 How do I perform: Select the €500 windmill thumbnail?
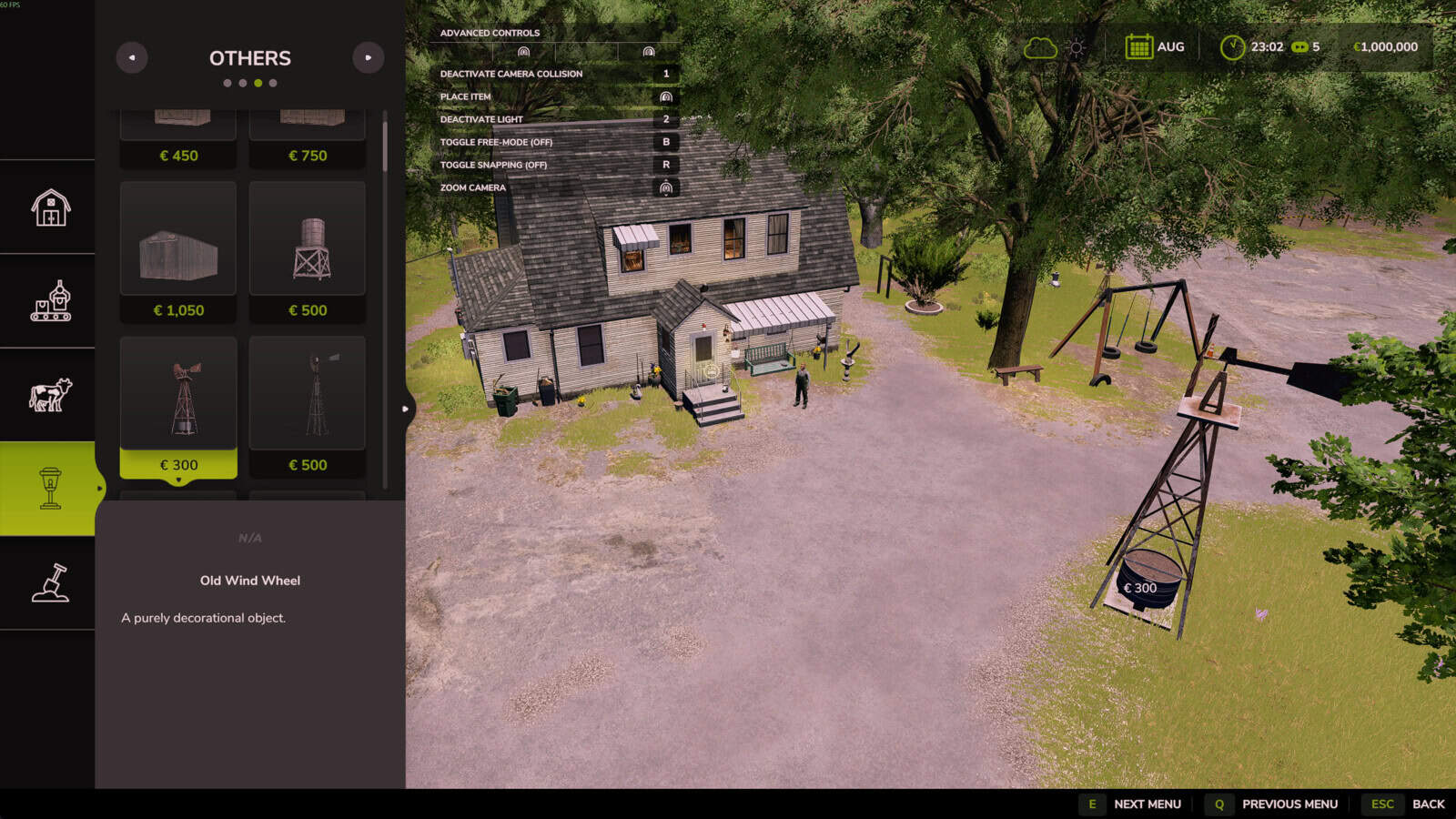point(307,393)
